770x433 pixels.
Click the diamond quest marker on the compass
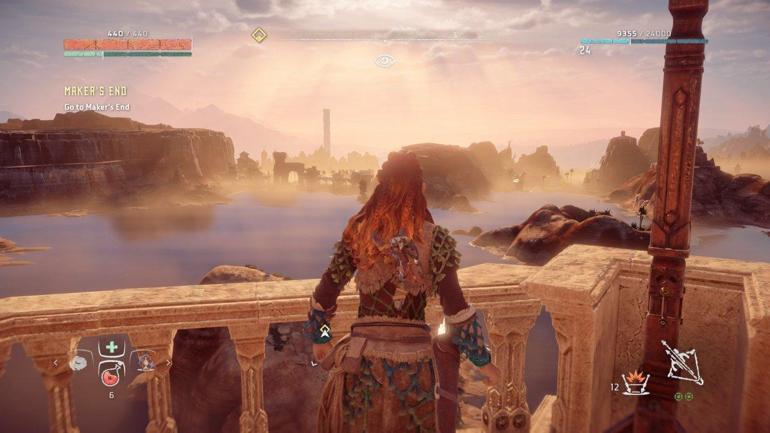point(259,36)
